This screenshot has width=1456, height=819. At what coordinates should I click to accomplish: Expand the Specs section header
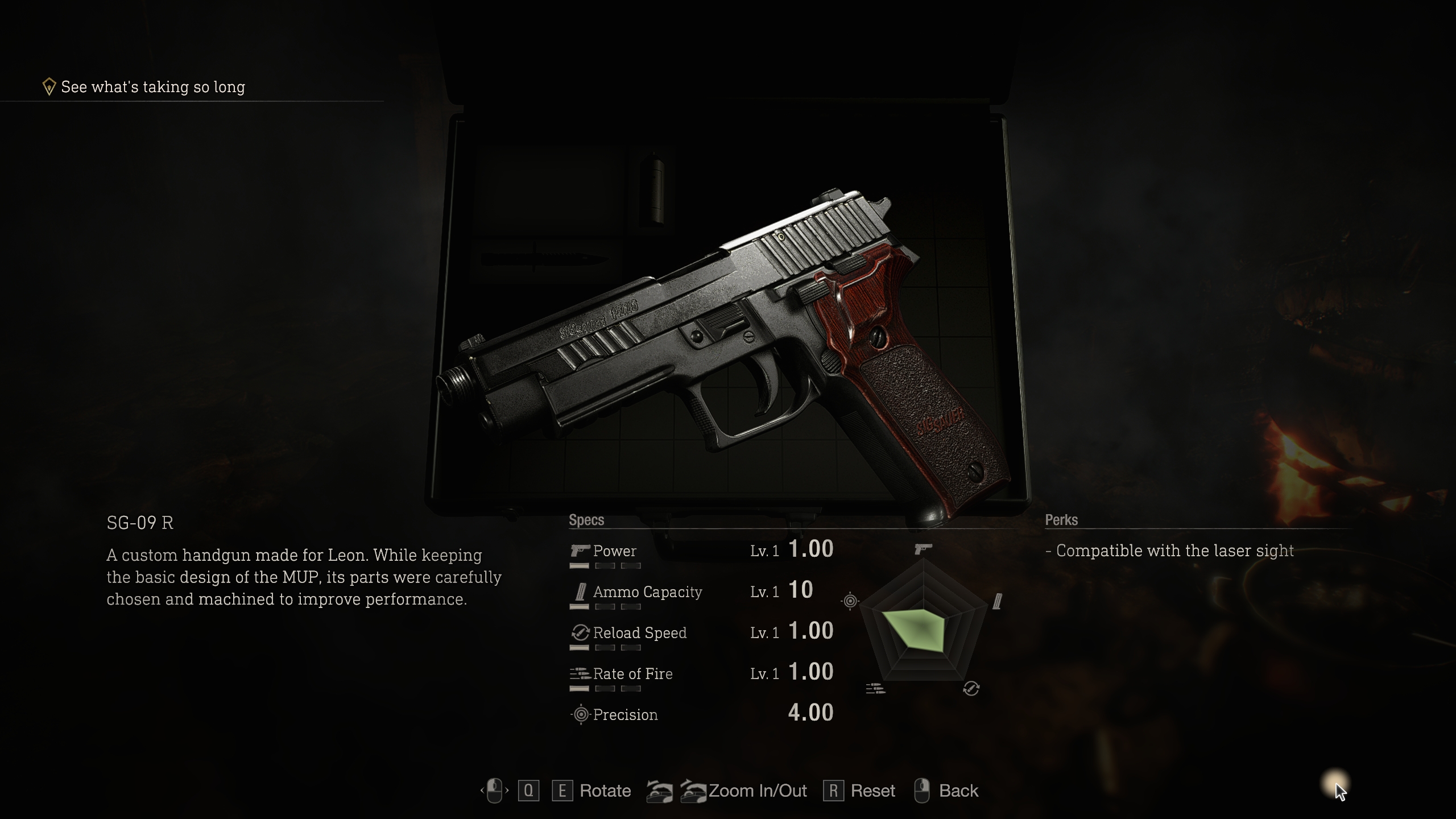coord(586,520)
